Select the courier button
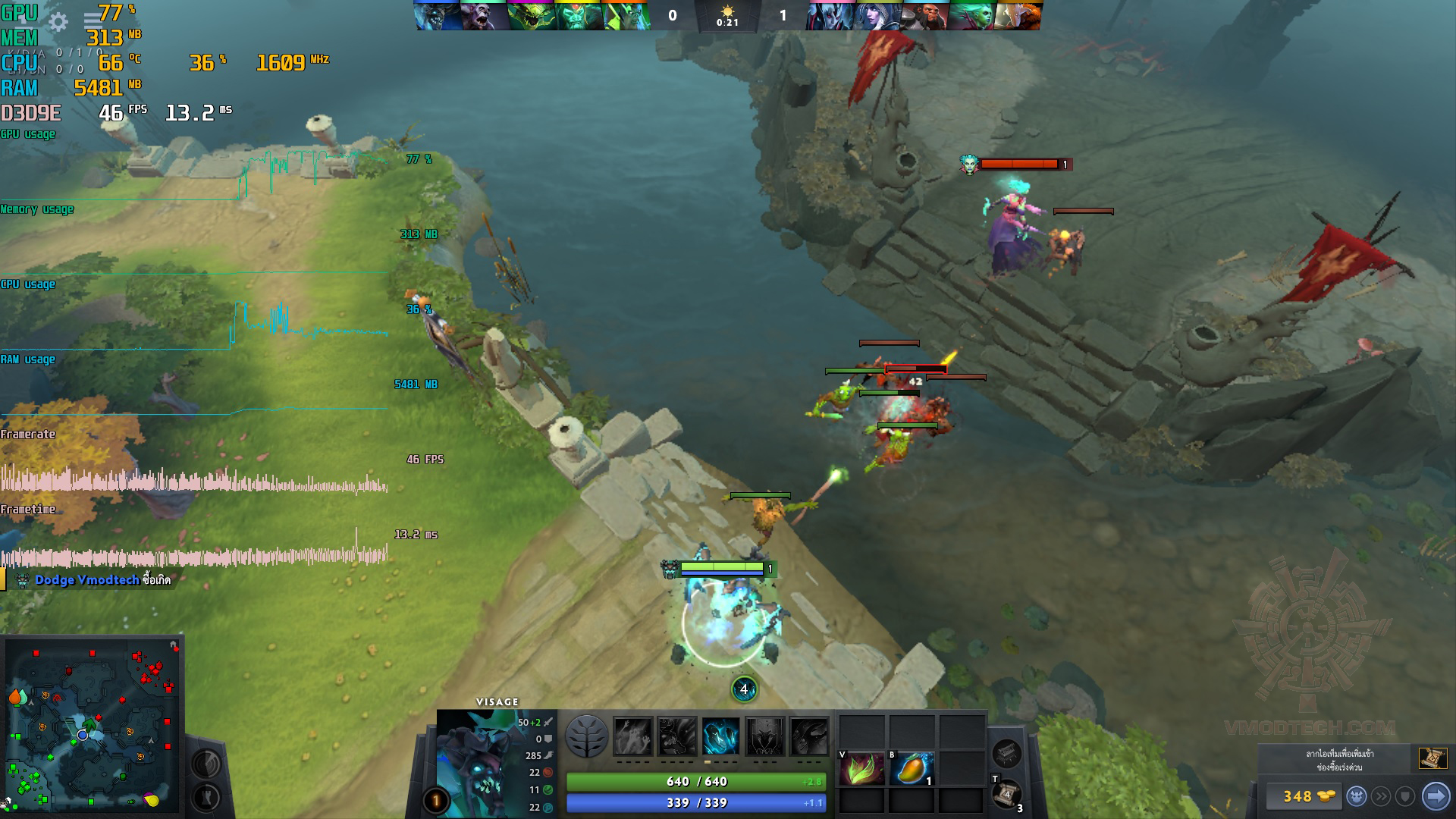The height and width of the screenshot is (819, 1456). pyautogui.click(x=1357, y=796)
